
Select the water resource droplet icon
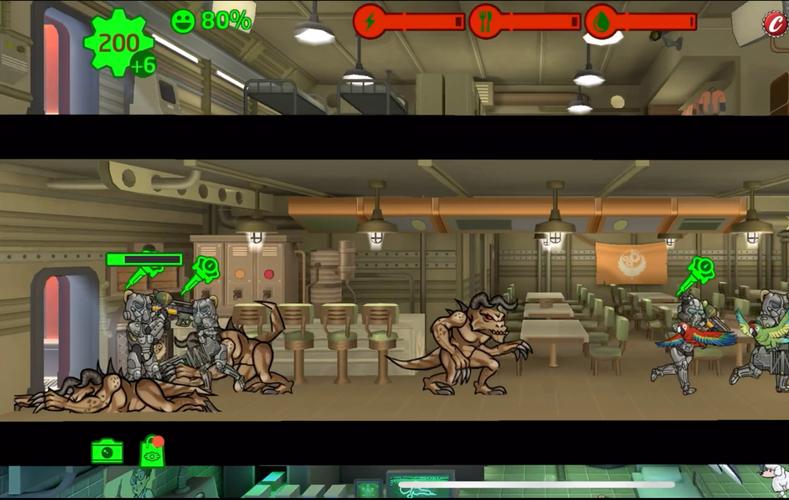click(600, 21)
